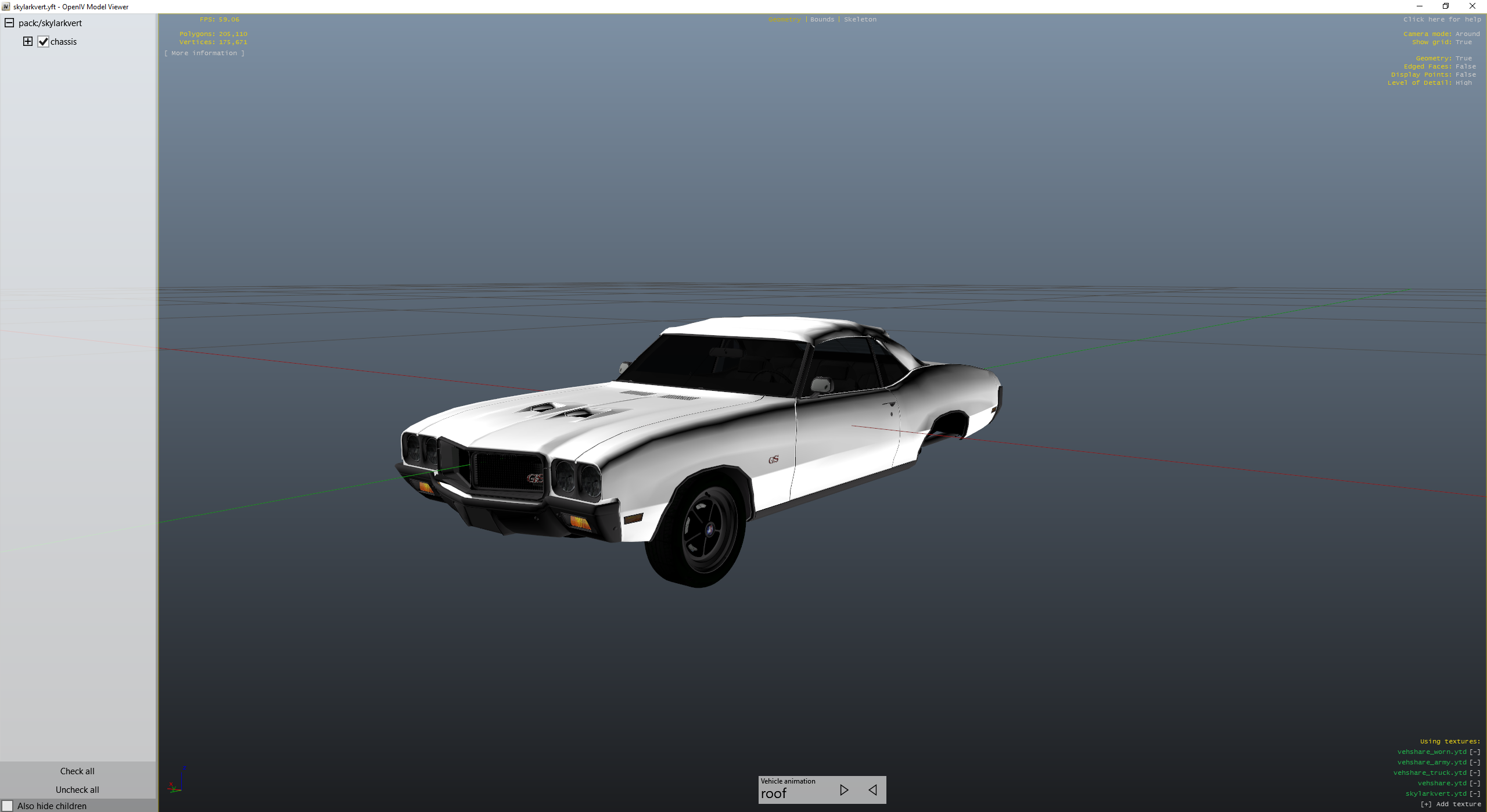Remove vehshare_army.ytd from texture list
Screen dimensions: 1487x812
(1475, 761)
